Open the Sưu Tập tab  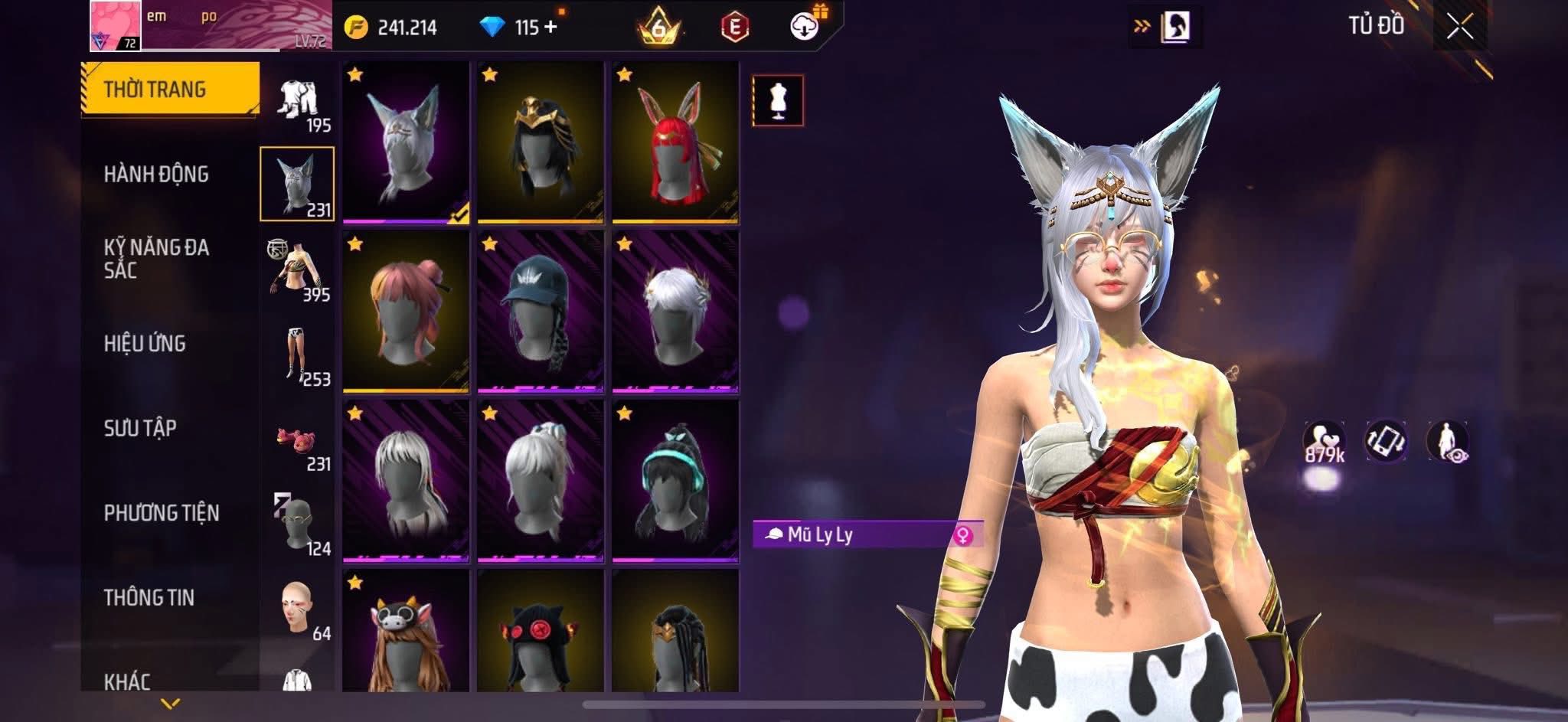click(140, 428)
